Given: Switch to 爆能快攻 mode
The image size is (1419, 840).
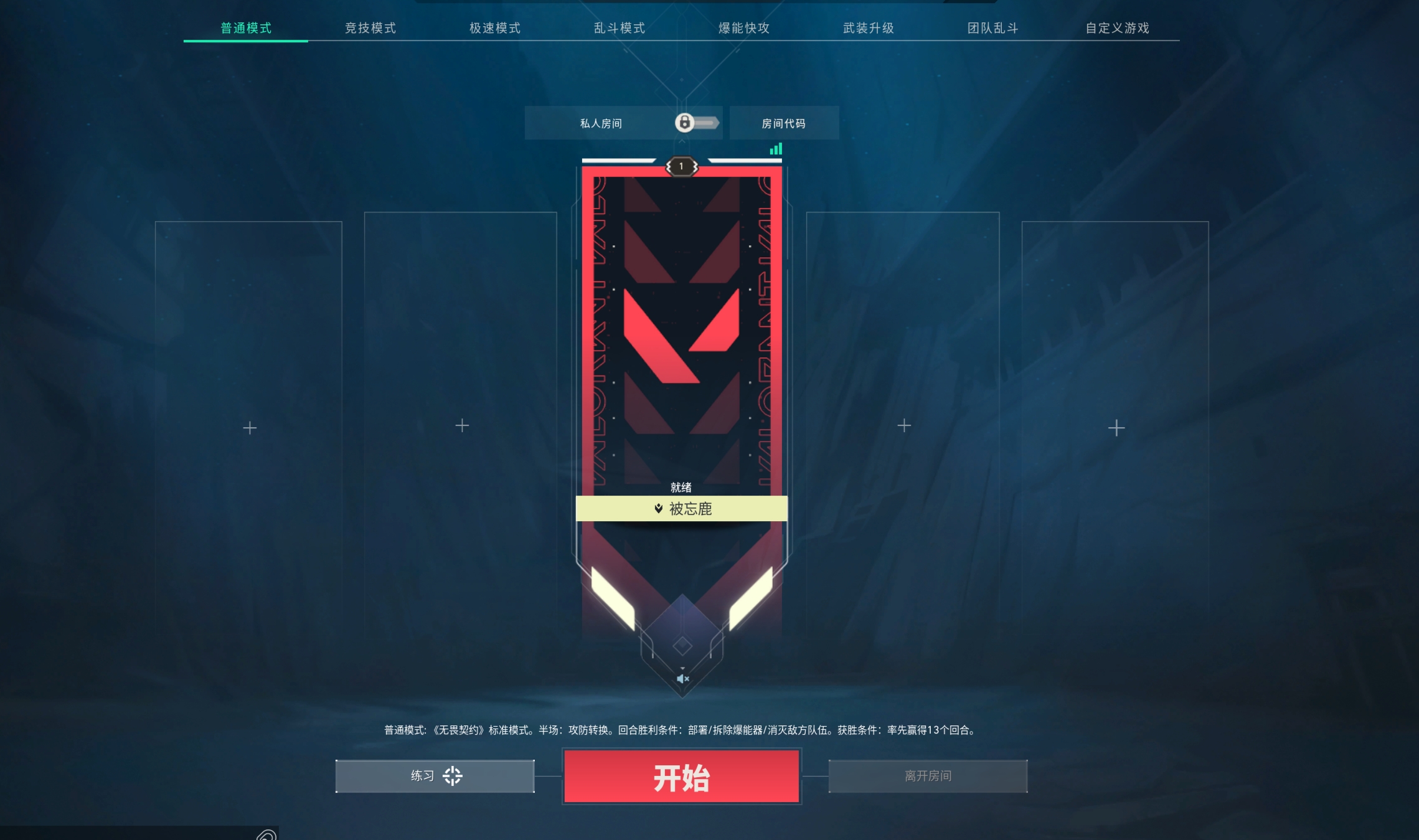Looking at the screenshot, I should coord(744,28).
